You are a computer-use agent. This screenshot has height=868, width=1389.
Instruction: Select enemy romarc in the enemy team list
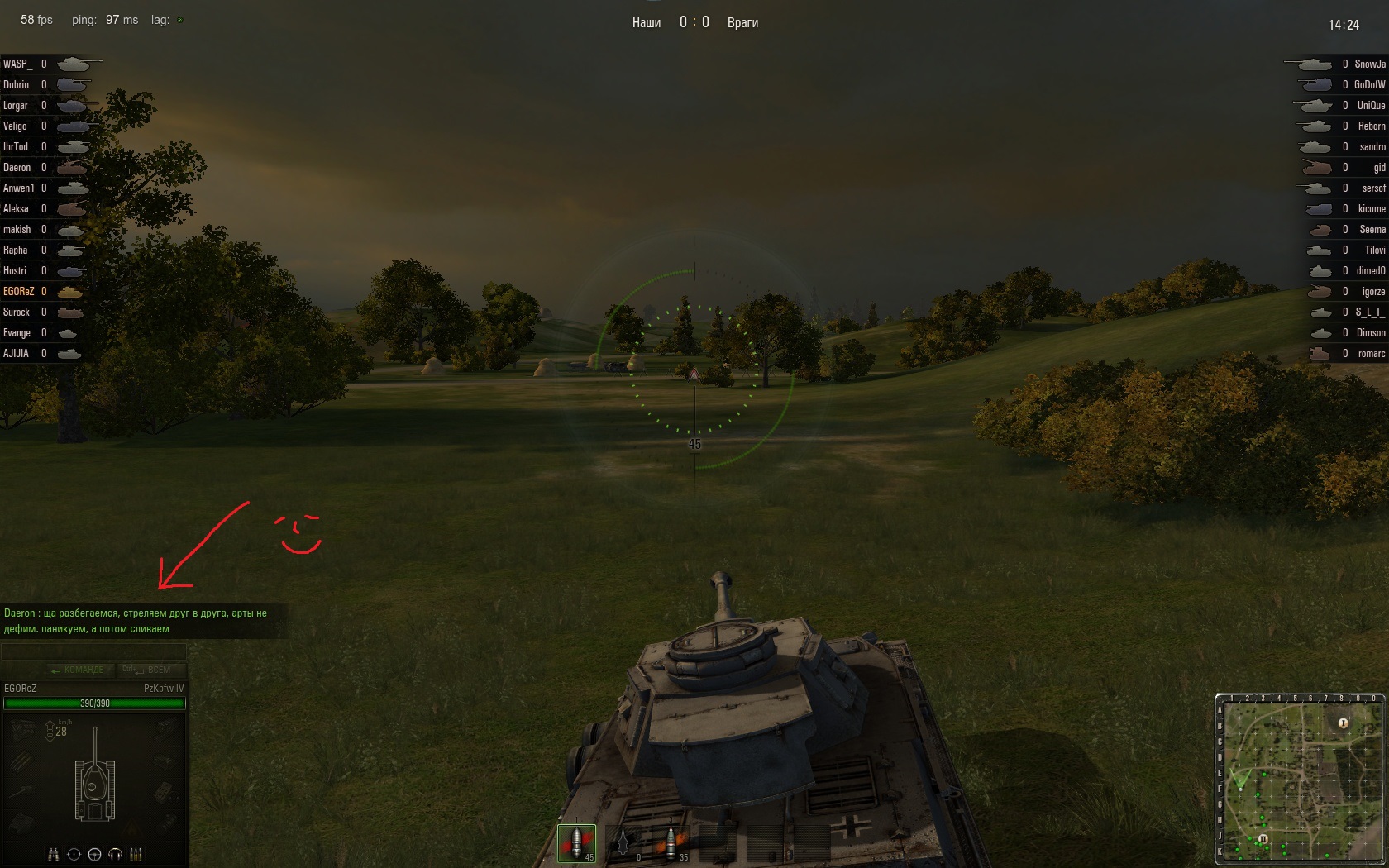click(1371, 354)
